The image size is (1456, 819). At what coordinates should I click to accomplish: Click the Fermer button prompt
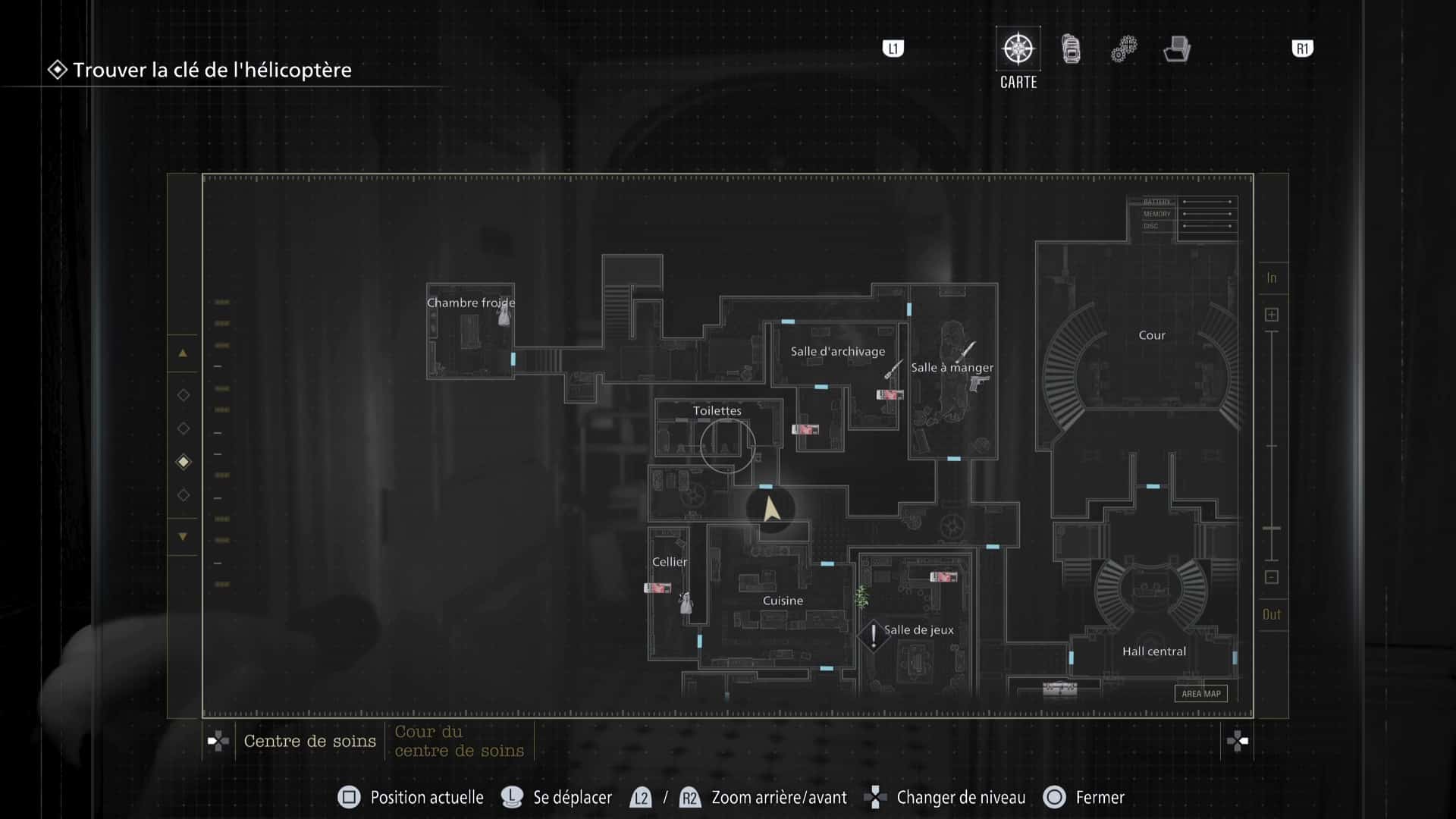(x=1084, y=797)
